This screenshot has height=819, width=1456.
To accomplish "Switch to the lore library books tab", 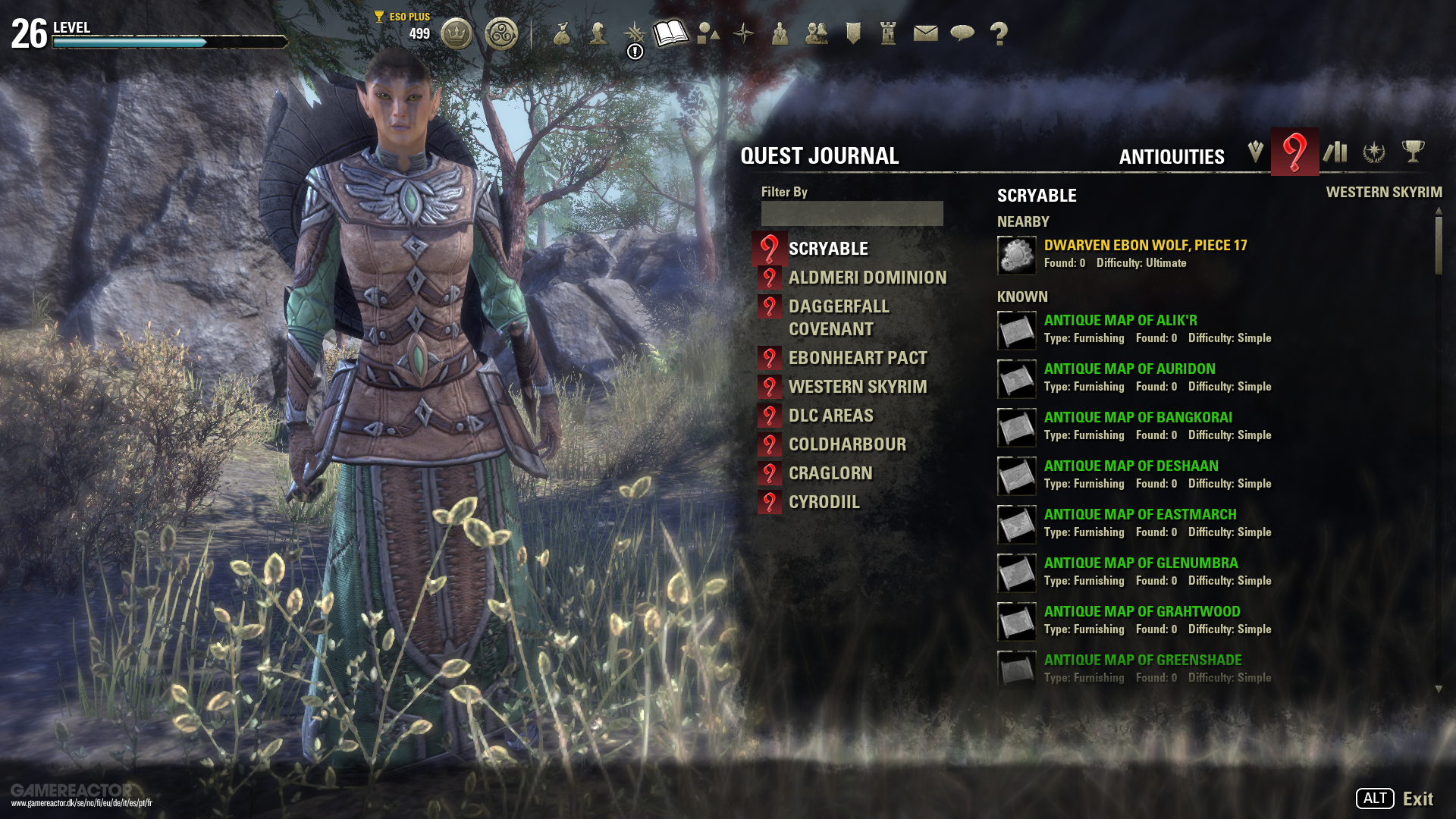I will pyautogui.click(x=1335, y=152).
